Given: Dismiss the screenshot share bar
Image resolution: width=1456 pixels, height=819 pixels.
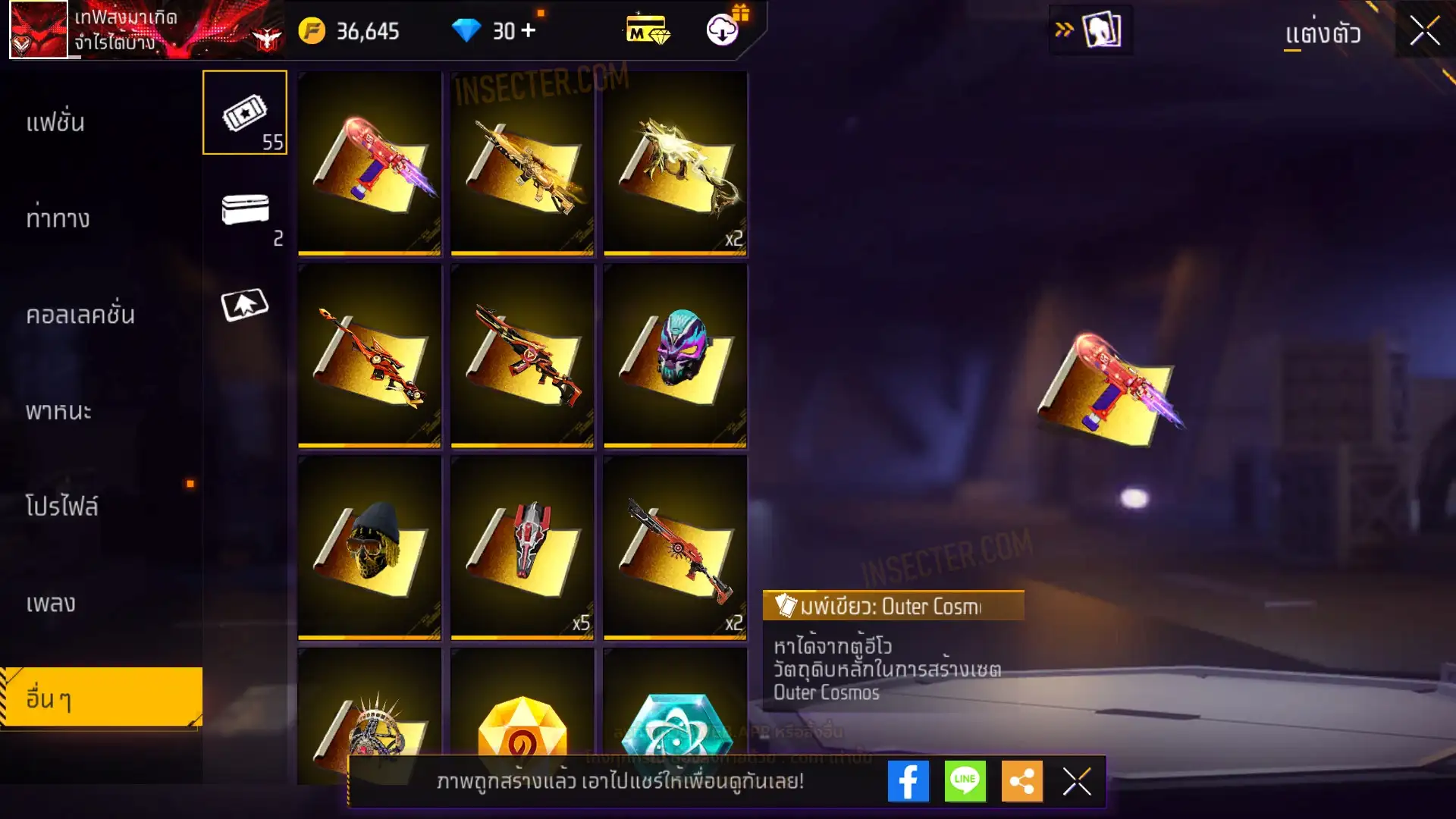Looking at the screenshot, I should pyautogui.click(x=1077, y=781).
